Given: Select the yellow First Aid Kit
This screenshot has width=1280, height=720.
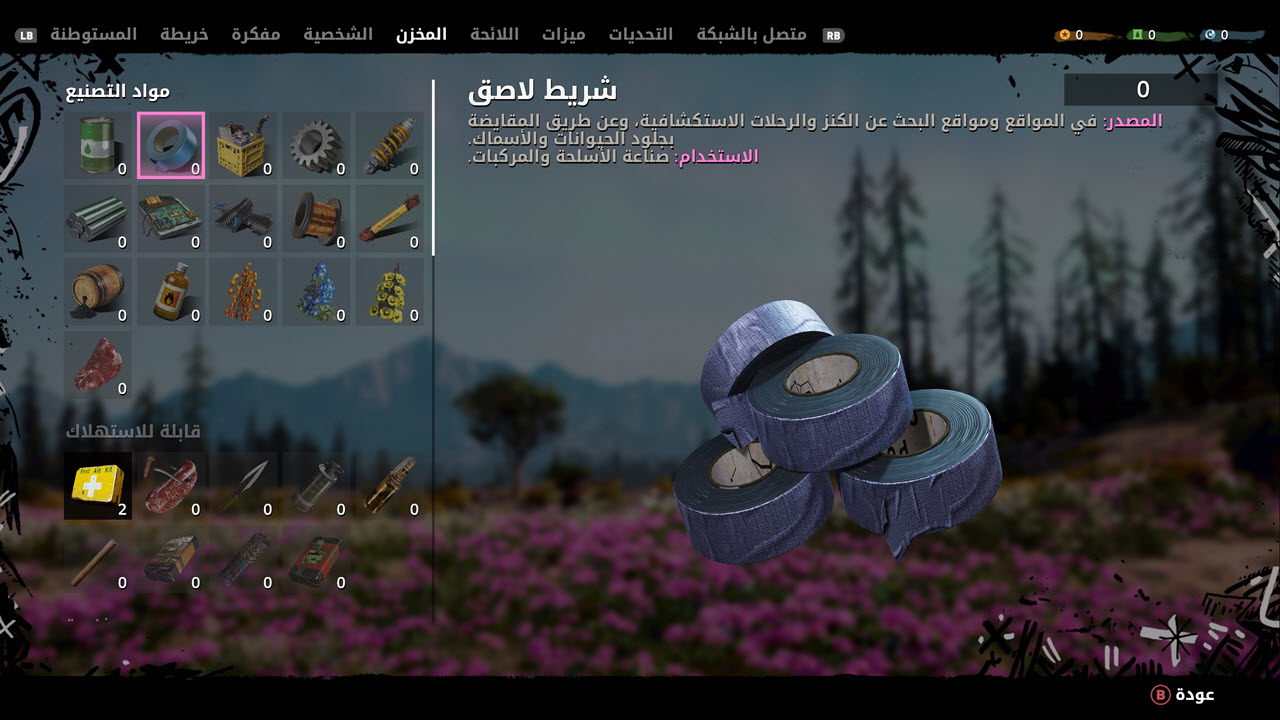Looking at the screenshot, I should click(98, 486).
